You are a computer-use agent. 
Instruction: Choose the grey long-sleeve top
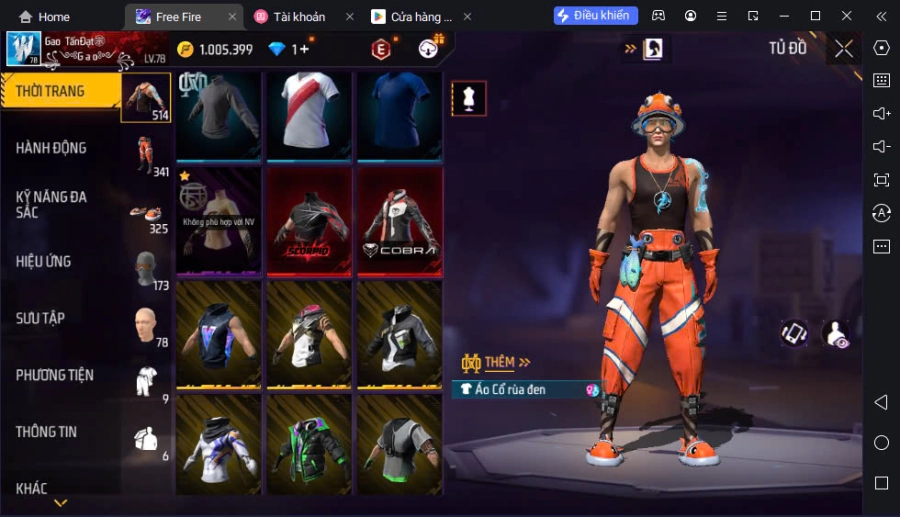[219, 113]
